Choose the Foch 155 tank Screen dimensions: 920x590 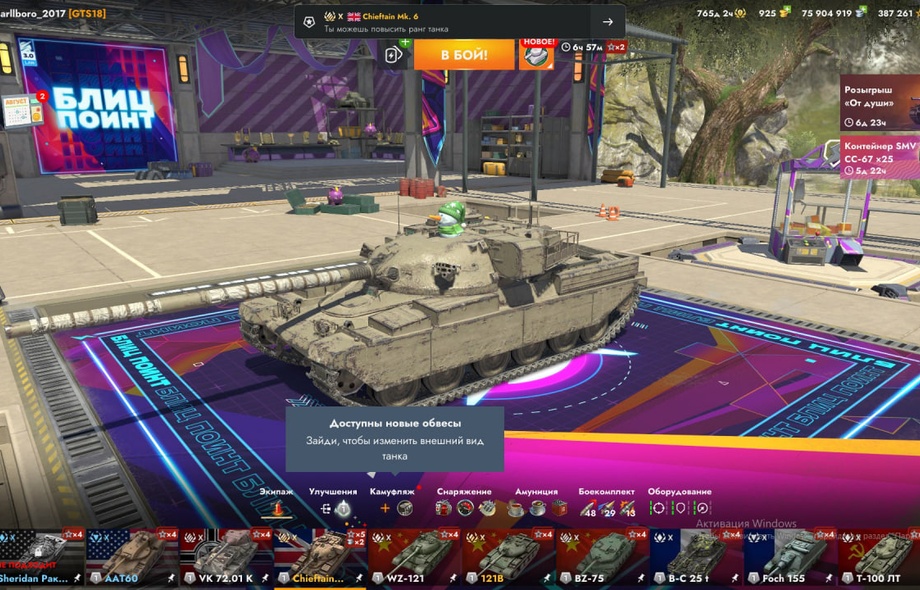tap(790, 558)
